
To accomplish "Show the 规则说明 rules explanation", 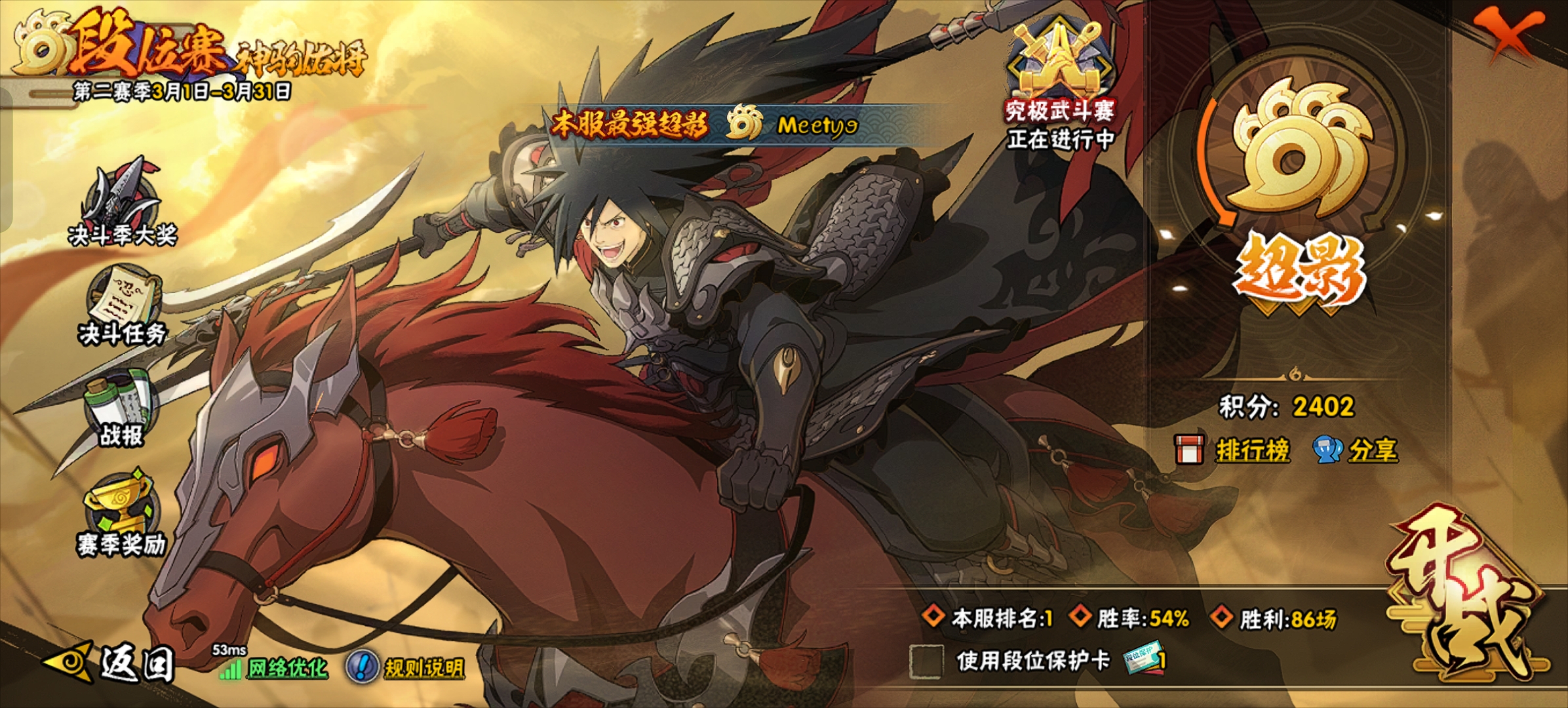I will (408, 667).
